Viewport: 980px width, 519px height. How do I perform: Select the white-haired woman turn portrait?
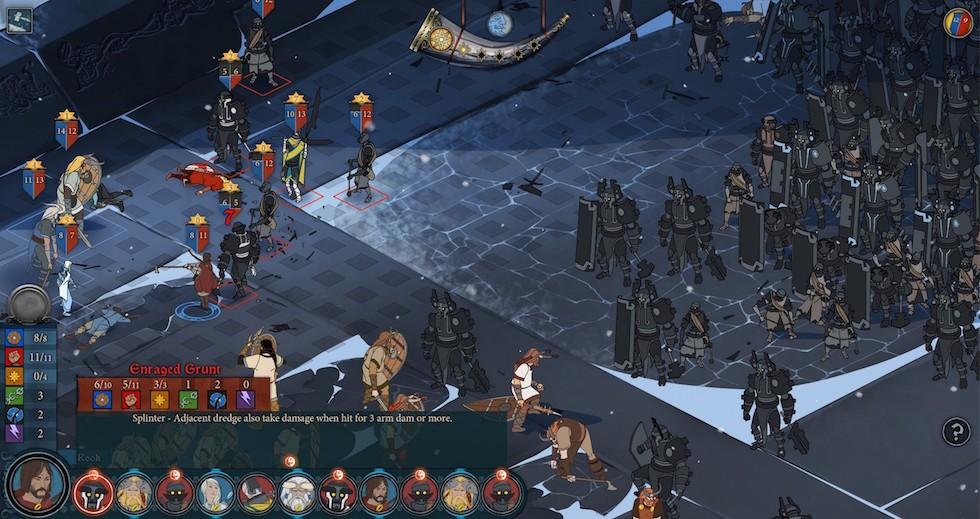pos(215,492)
